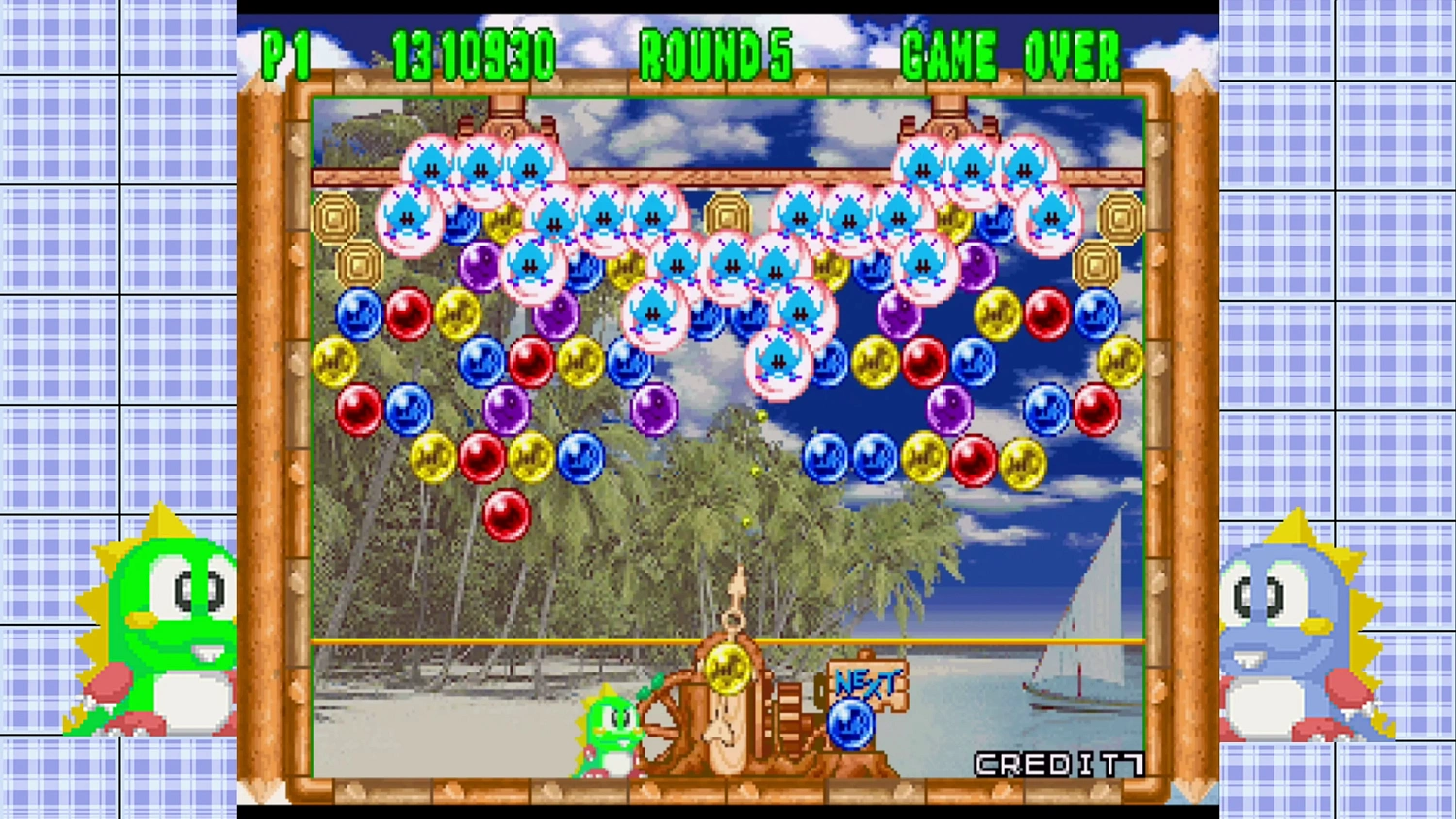This screenshot has width=1456, height=819.
Task: Click the gold coin on the left border
Action: [338, 215]
